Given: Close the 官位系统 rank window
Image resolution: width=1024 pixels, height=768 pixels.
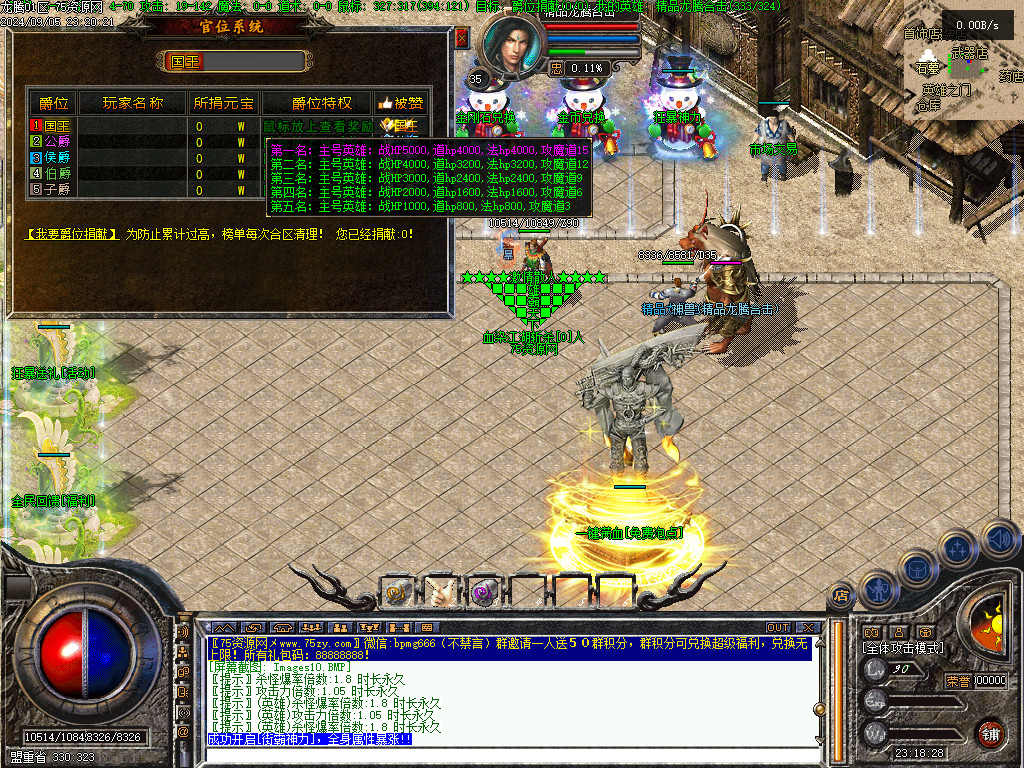Looking at the screenshot, I should tap(461, 38).
